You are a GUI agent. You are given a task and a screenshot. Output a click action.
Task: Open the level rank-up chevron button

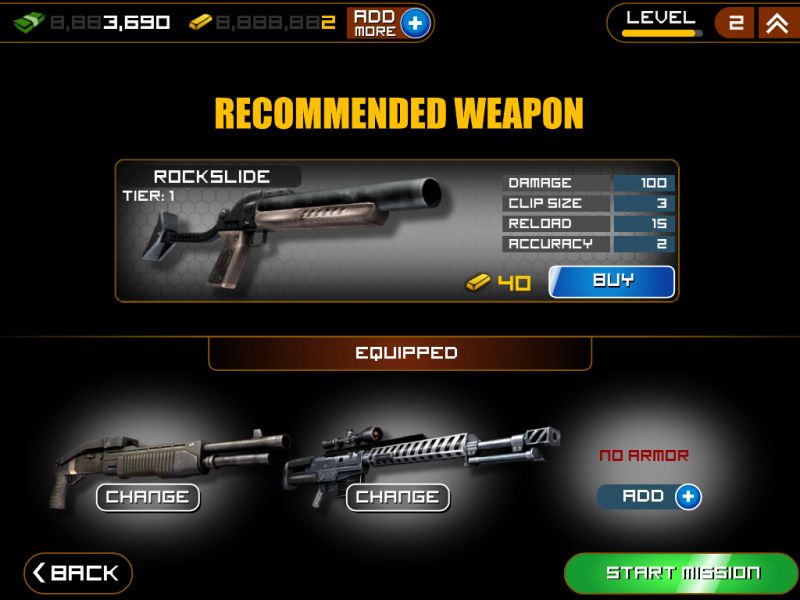tap(777, 23)
